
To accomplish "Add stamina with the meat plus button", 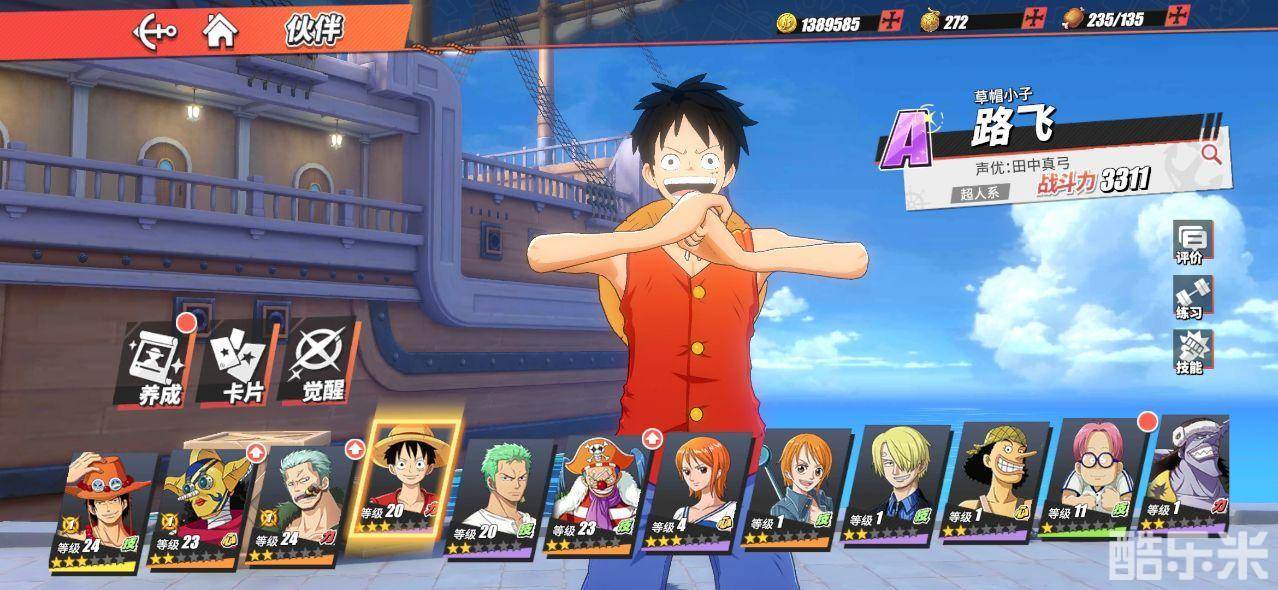I will click(1179, 17).
